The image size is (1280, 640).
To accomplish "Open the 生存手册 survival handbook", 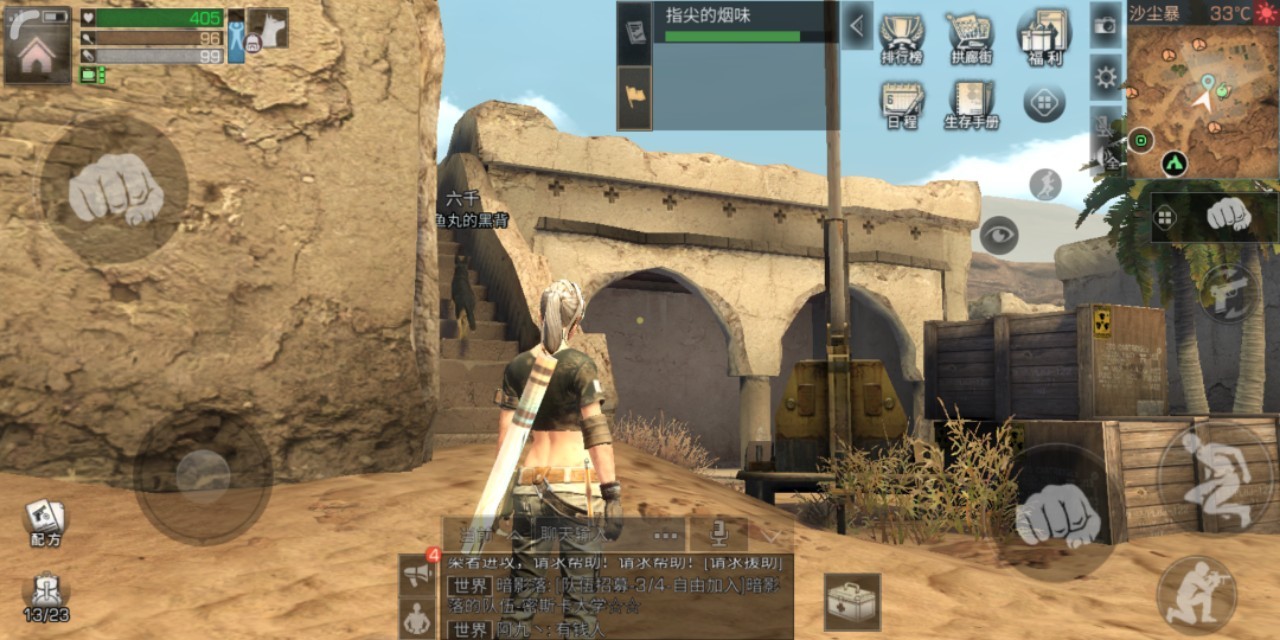I will pyautogui.click(x=971, y=104).
